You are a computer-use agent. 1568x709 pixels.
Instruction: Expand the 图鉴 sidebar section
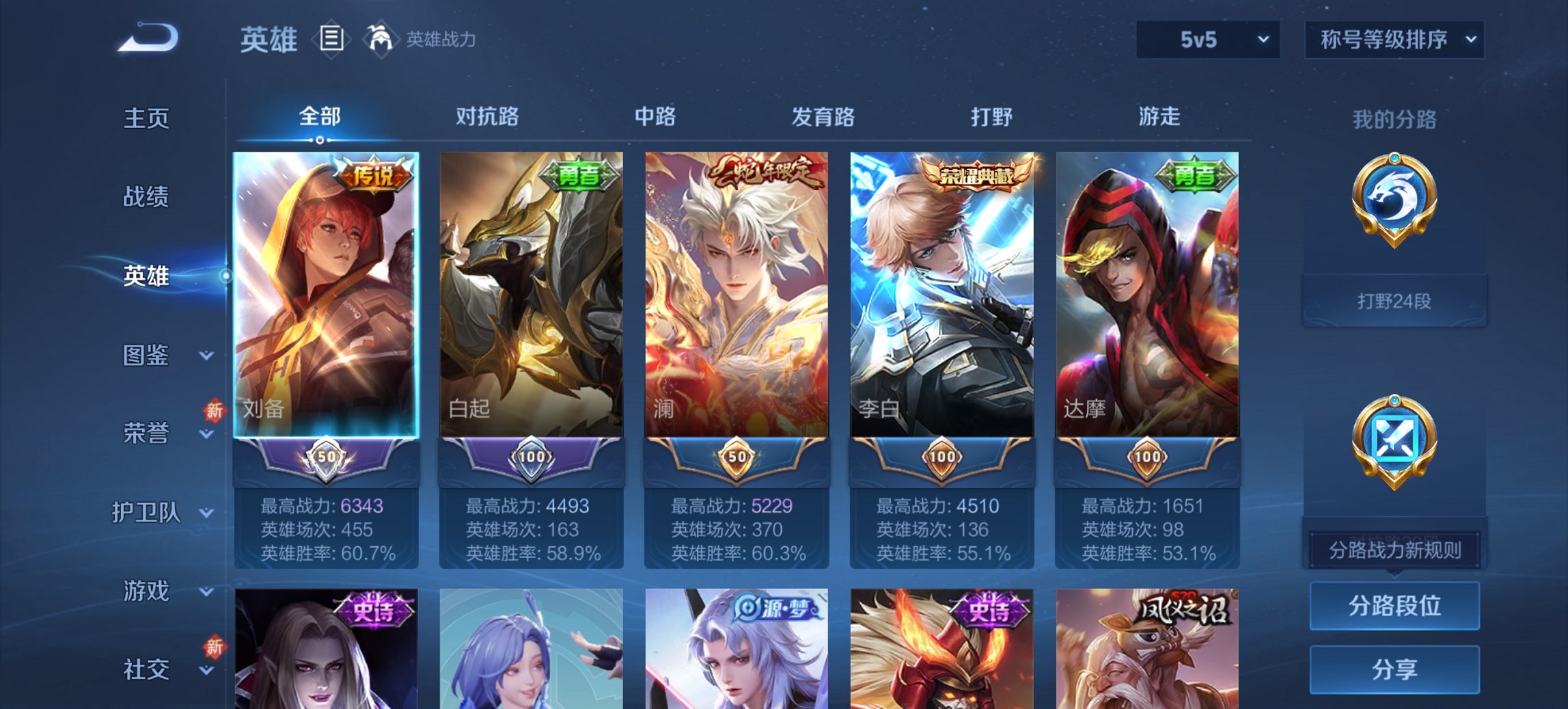coord(146,356)
